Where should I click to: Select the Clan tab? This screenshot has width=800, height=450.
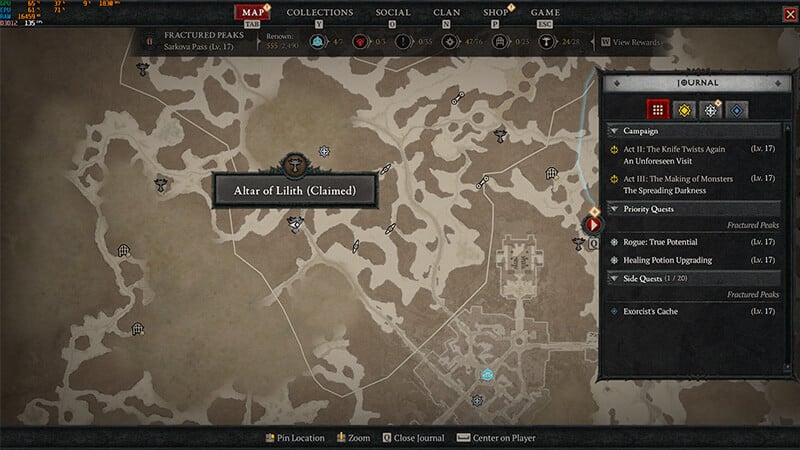coord(447,13)
